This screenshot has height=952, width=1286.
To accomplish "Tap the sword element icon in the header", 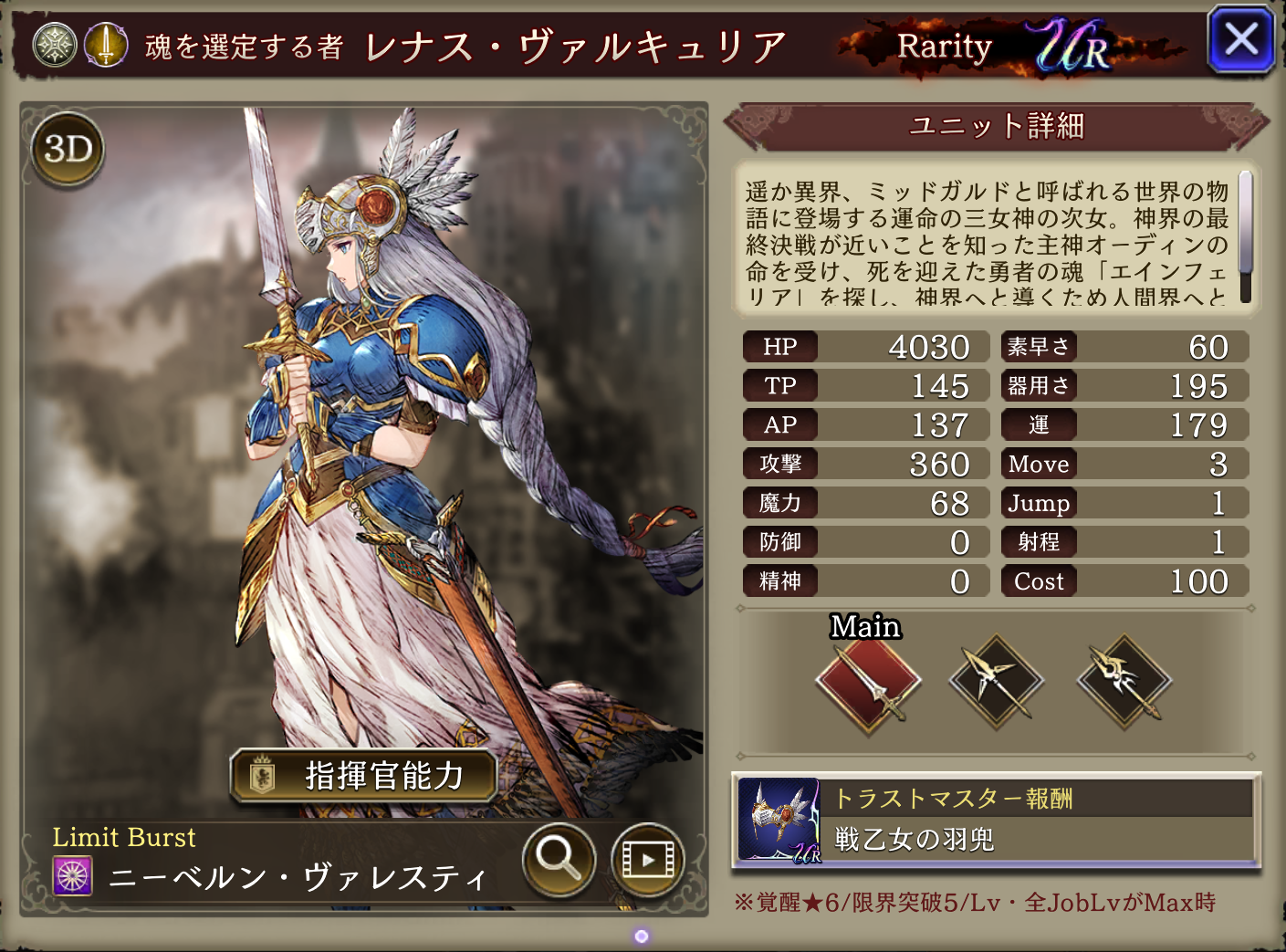I will 106,45.
